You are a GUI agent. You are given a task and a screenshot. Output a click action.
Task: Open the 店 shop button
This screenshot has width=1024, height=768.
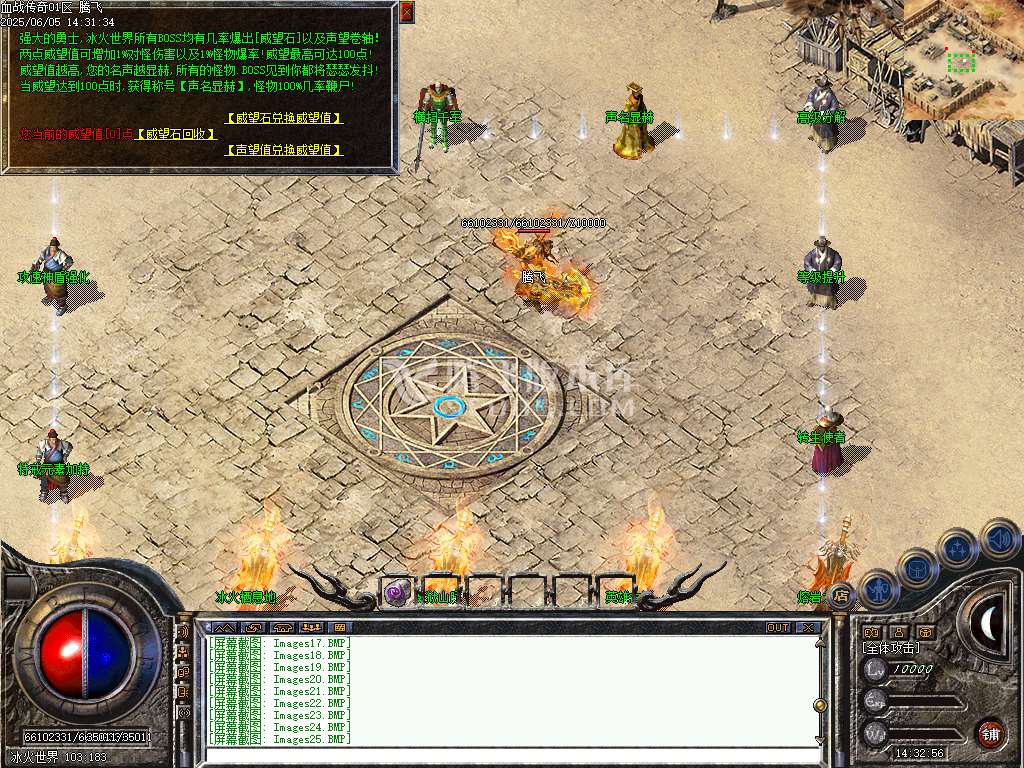841,595
